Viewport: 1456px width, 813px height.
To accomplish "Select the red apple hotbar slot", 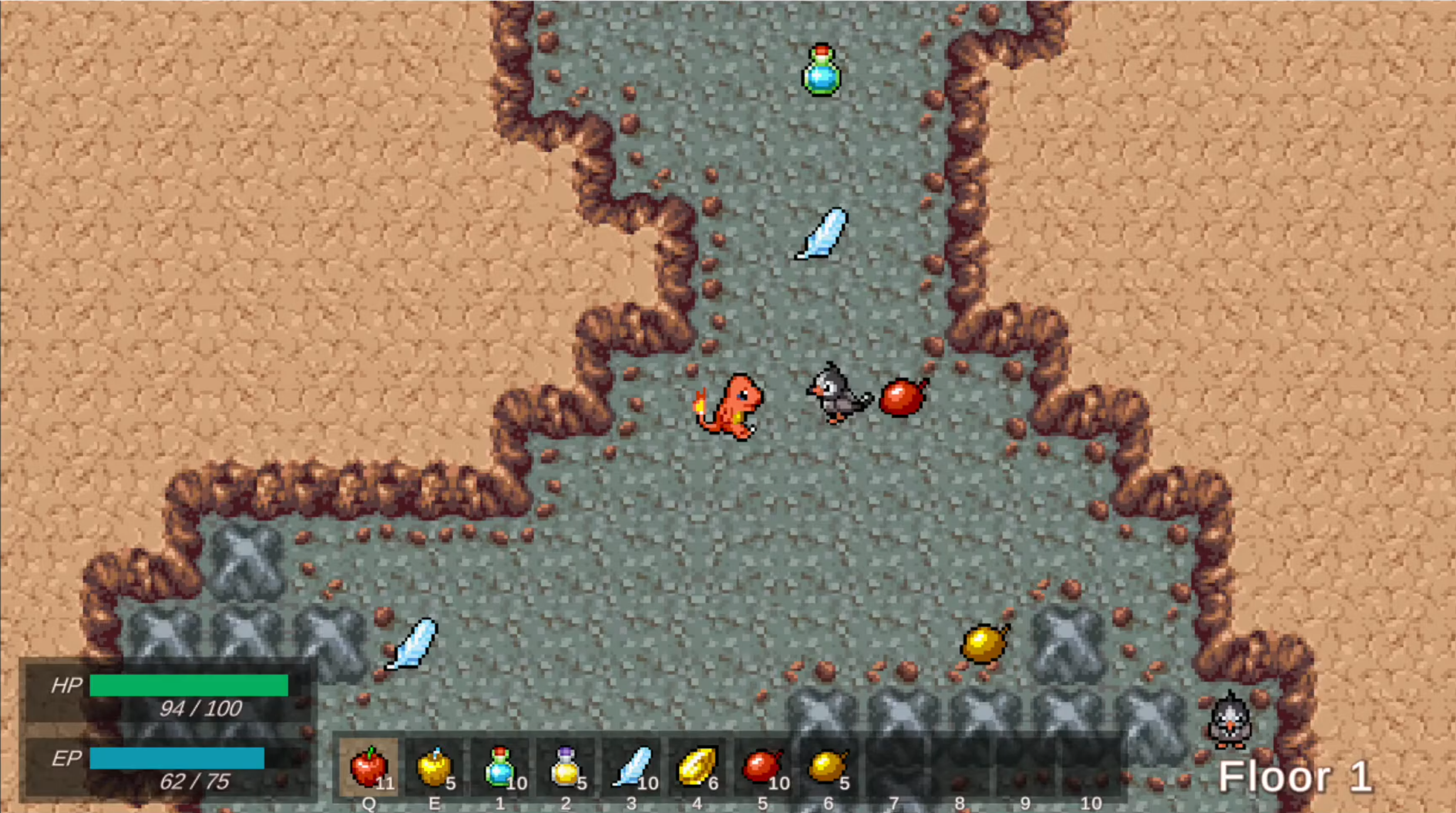I will [x=369, y=767].
